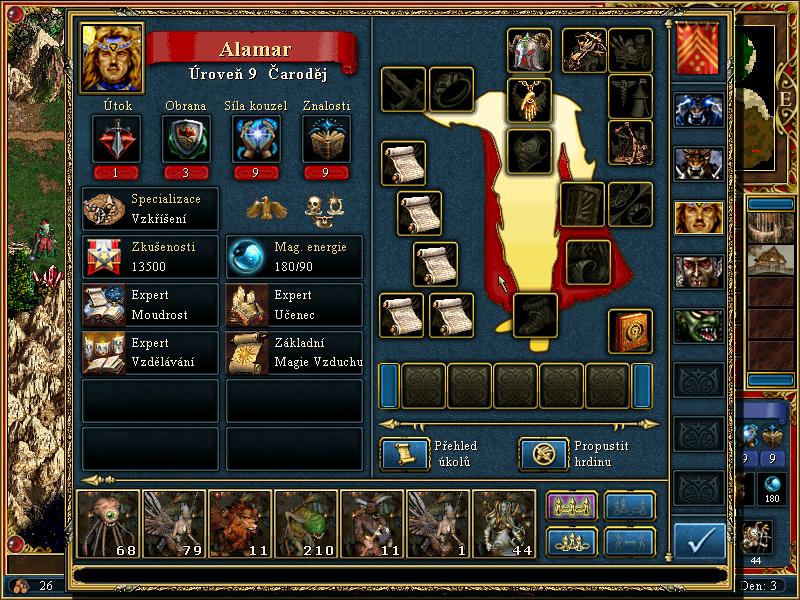
Task: Select the troglodyte stack of 210
Action: (305, 522)
